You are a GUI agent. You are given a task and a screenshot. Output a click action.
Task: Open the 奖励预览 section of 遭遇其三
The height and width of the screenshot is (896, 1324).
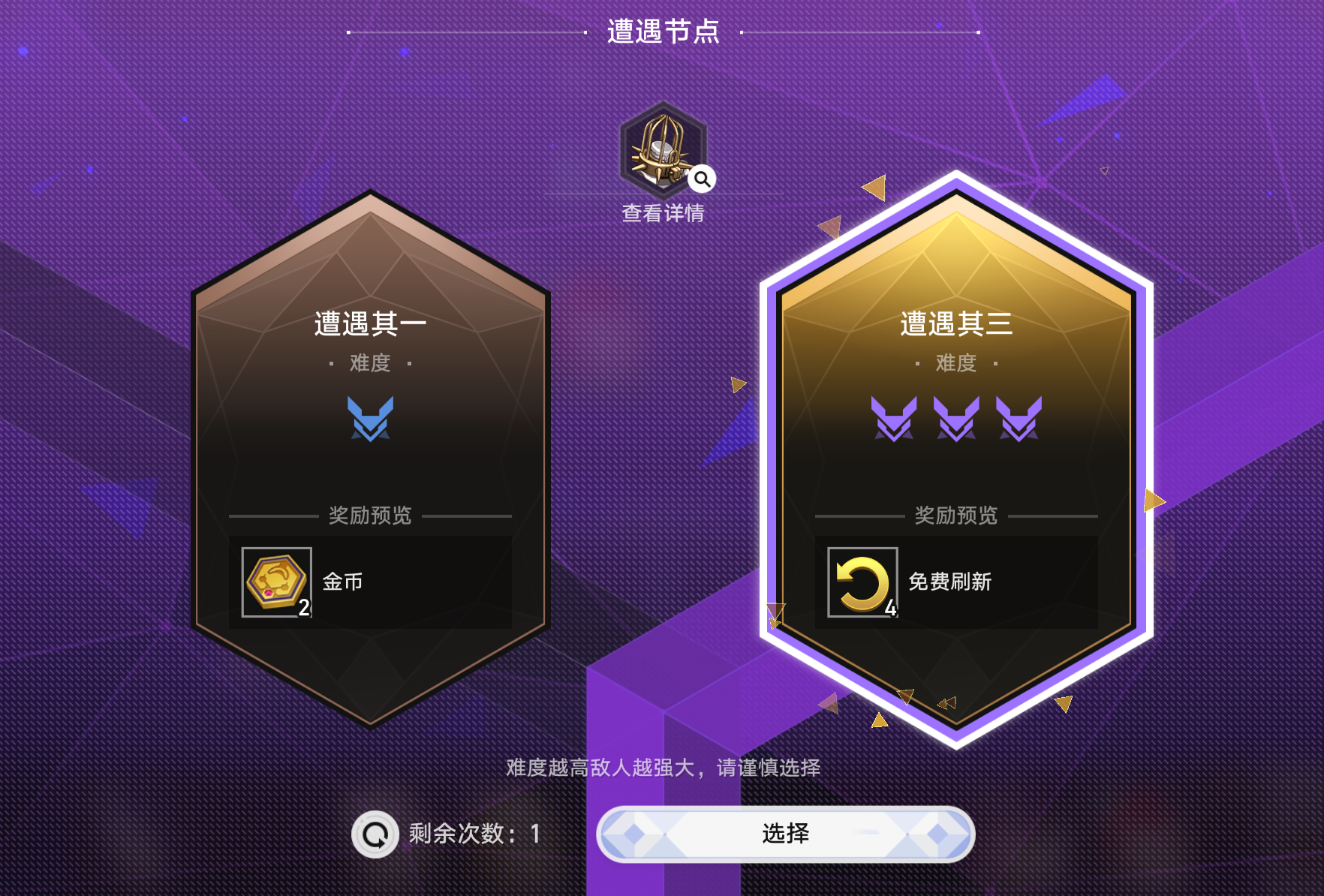coord(956,516)
